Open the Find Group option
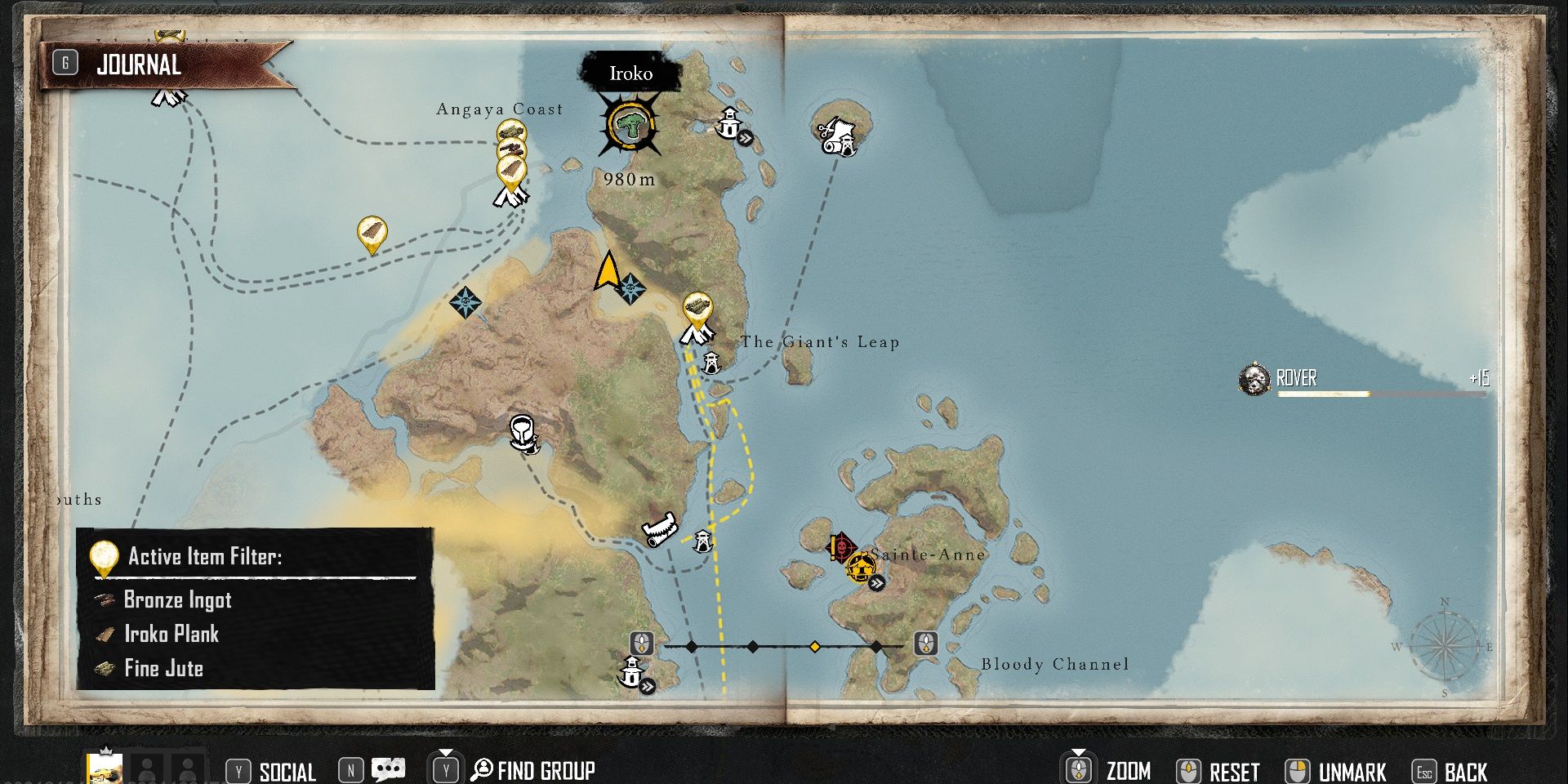 point(546,771)
